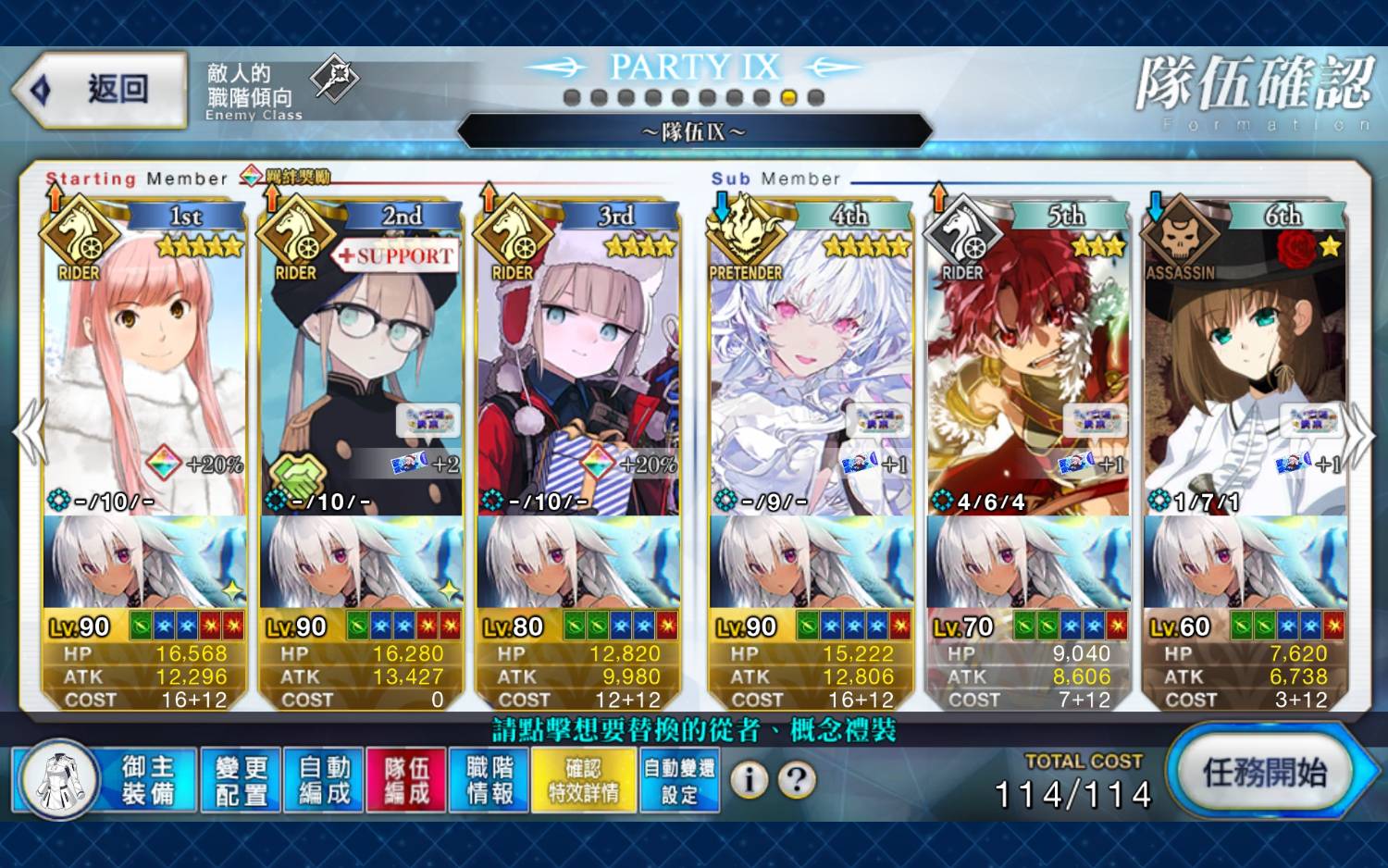1388x868 pixels.
Task: Select the 6th slot Assassin servant card
Action: pyautogui.click(x=1245, y=370)
